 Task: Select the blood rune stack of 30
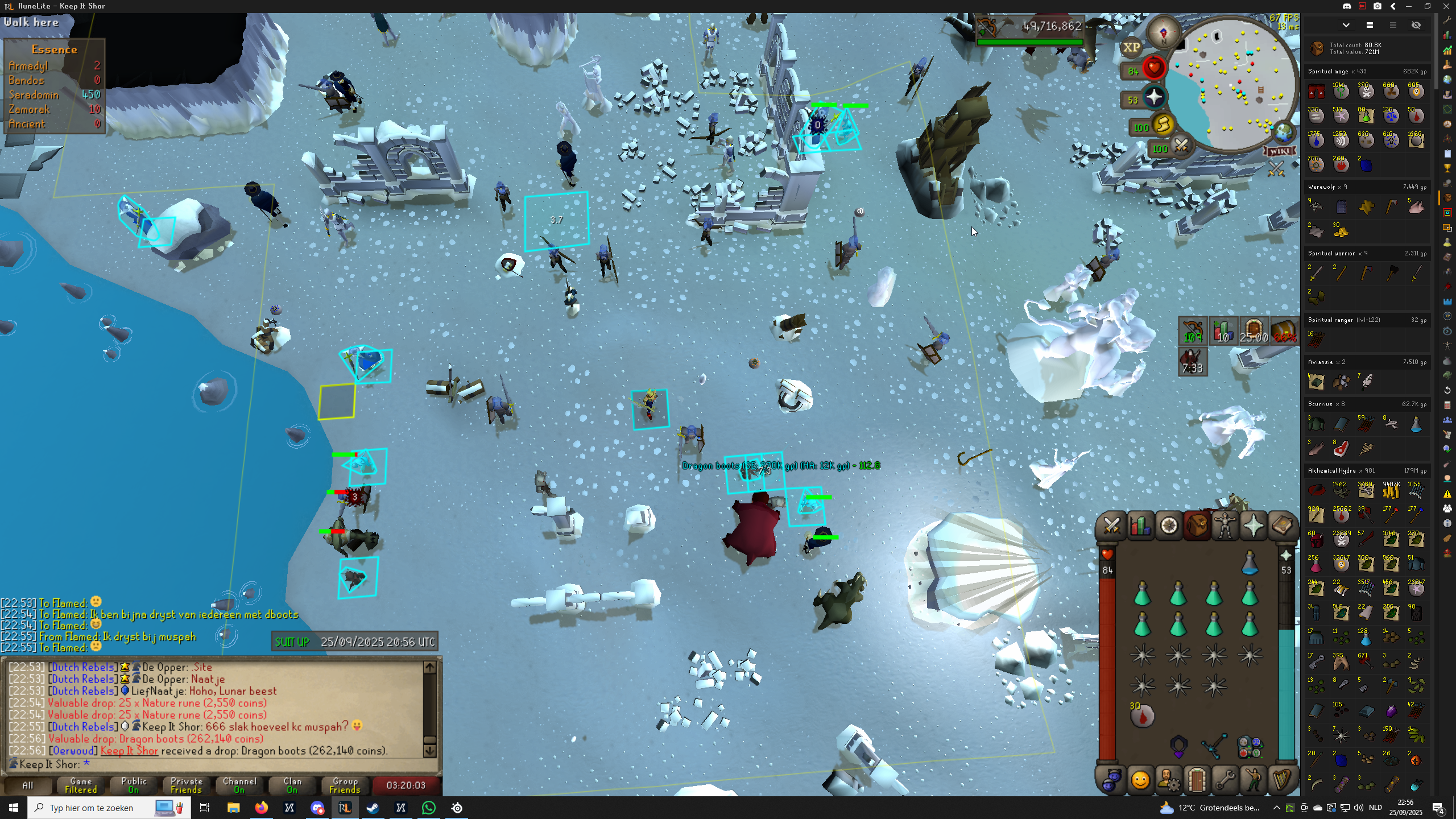pyautogui.click(x=1142, y=715)
